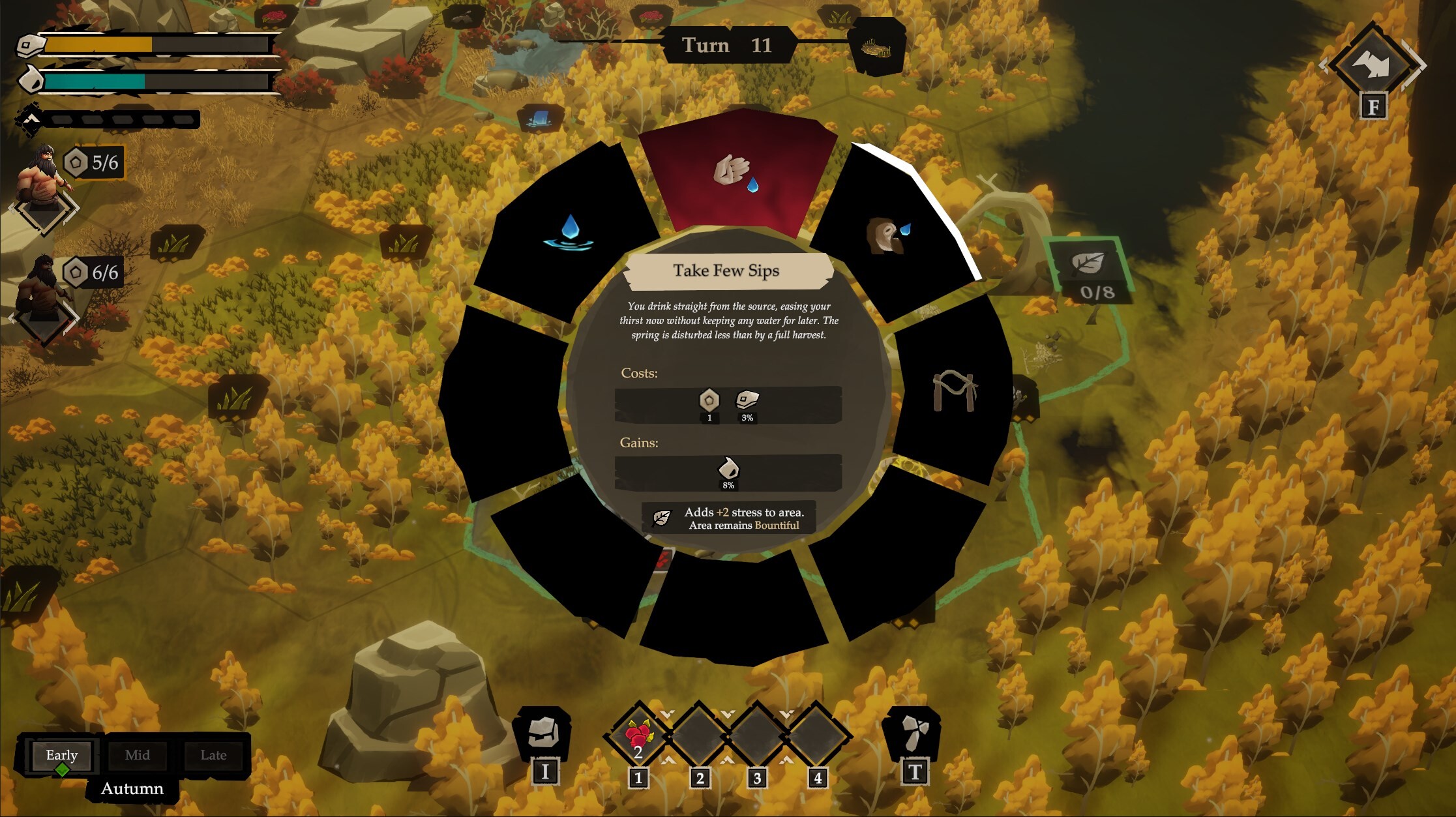Select the hunter portrait showing 5/6
1456x817 pixels.
[42, 176]
